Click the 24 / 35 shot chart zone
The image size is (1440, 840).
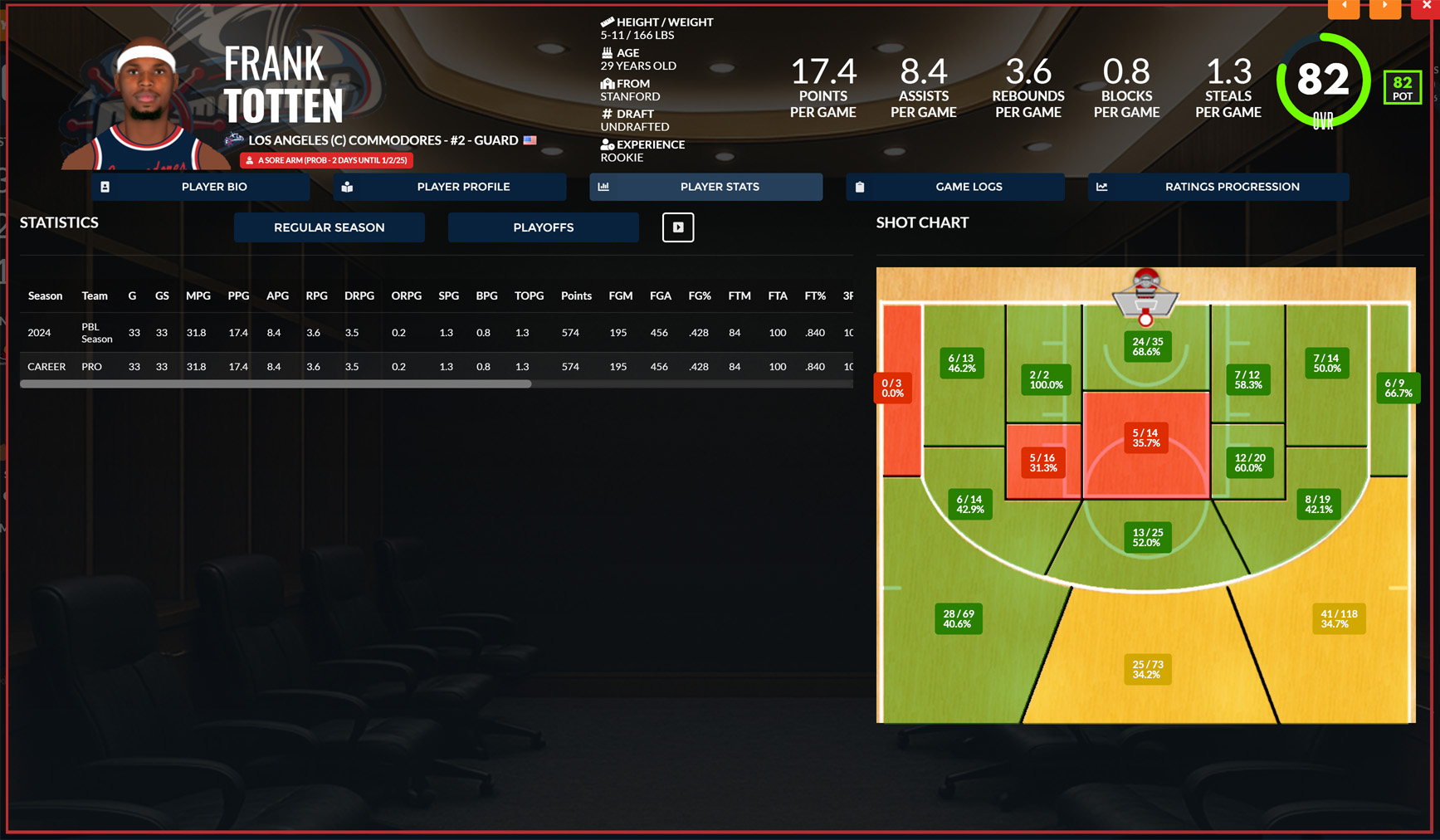pyautogui.click(x=1147, y=347)
